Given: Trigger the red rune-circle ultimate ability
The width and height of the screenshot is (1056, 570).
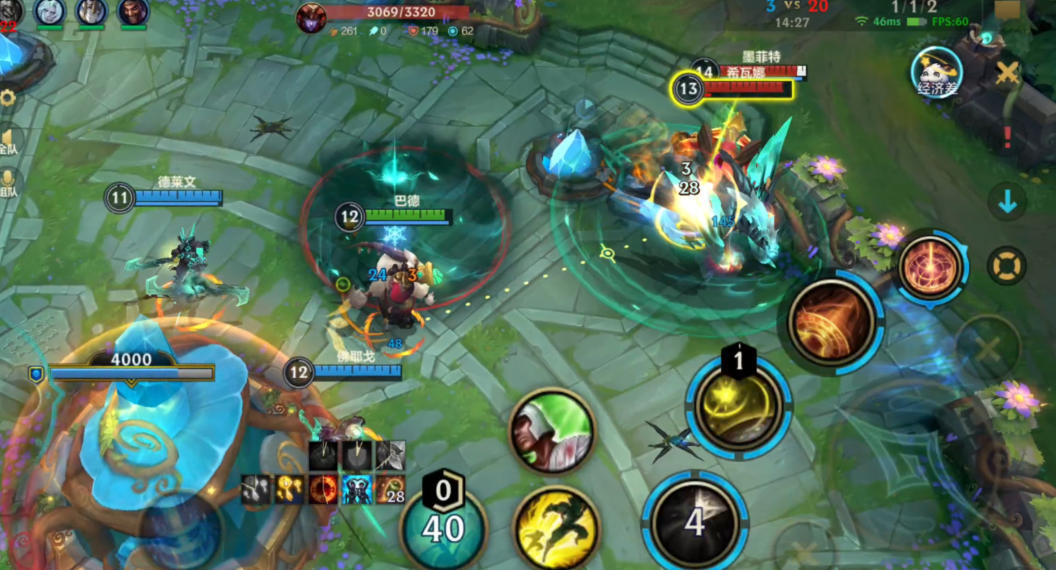Looking at the screenshot, I should pyautogui.click(x=930, y=266).
